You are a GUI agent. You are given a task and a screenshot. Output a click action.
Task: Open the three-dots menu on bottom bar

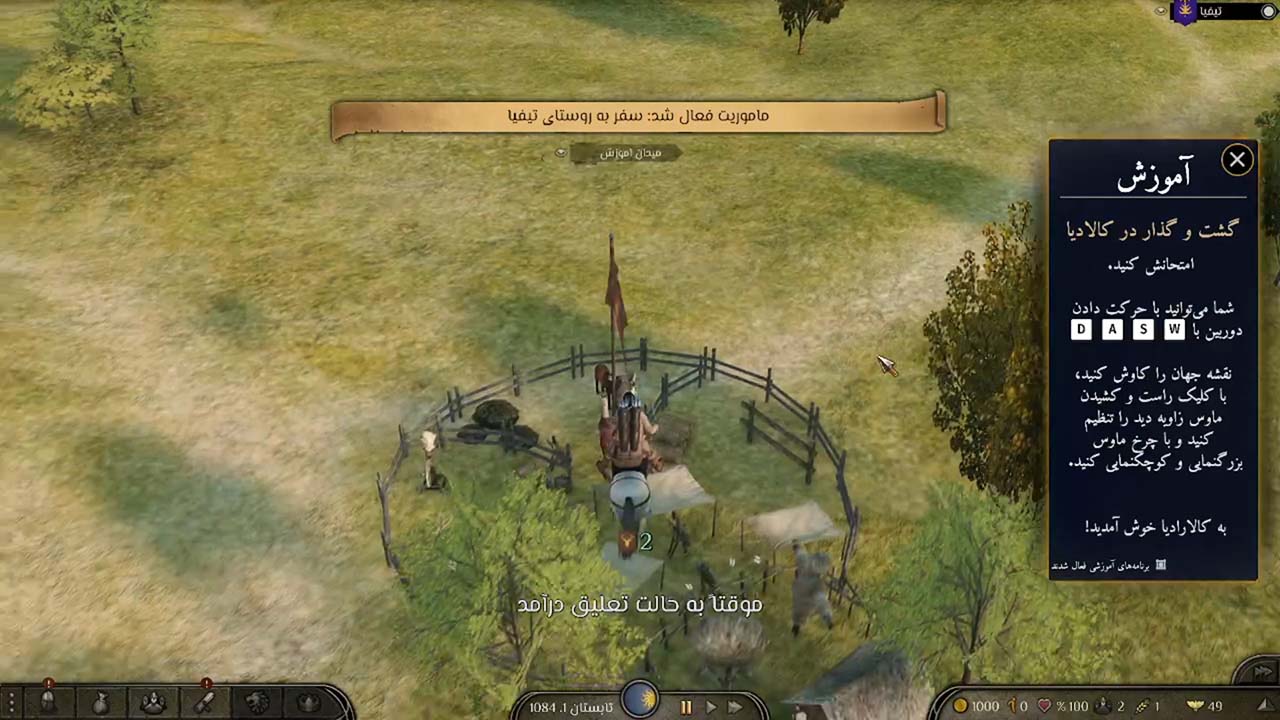pos(9,702)
